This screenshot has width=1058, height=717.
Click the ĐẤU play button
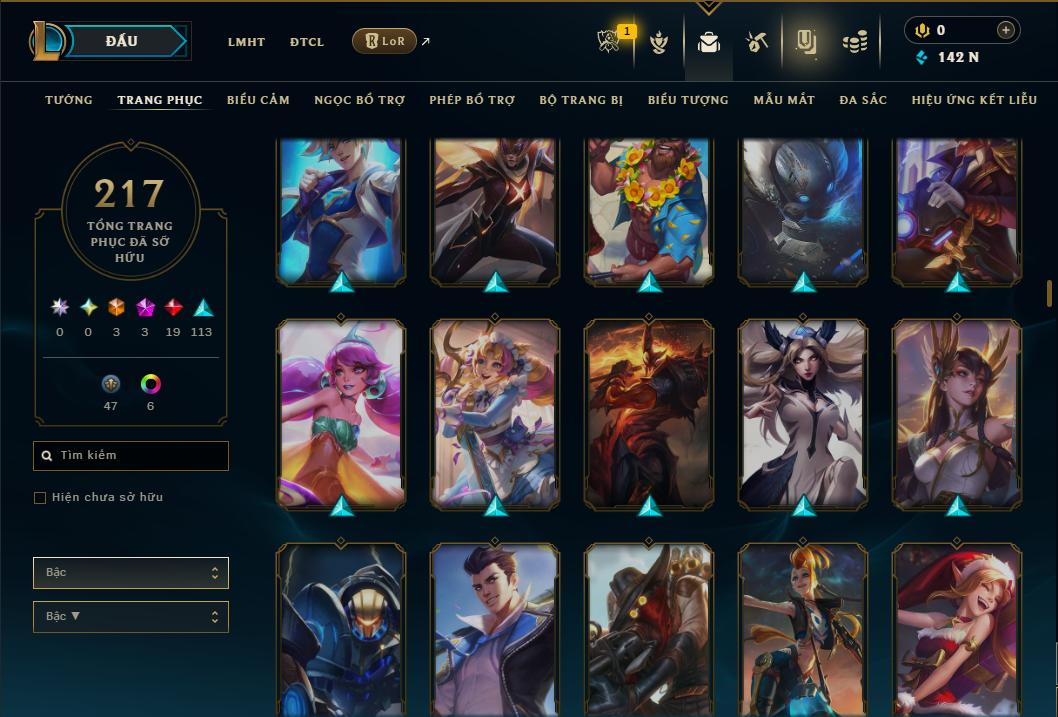pos(121,41)
